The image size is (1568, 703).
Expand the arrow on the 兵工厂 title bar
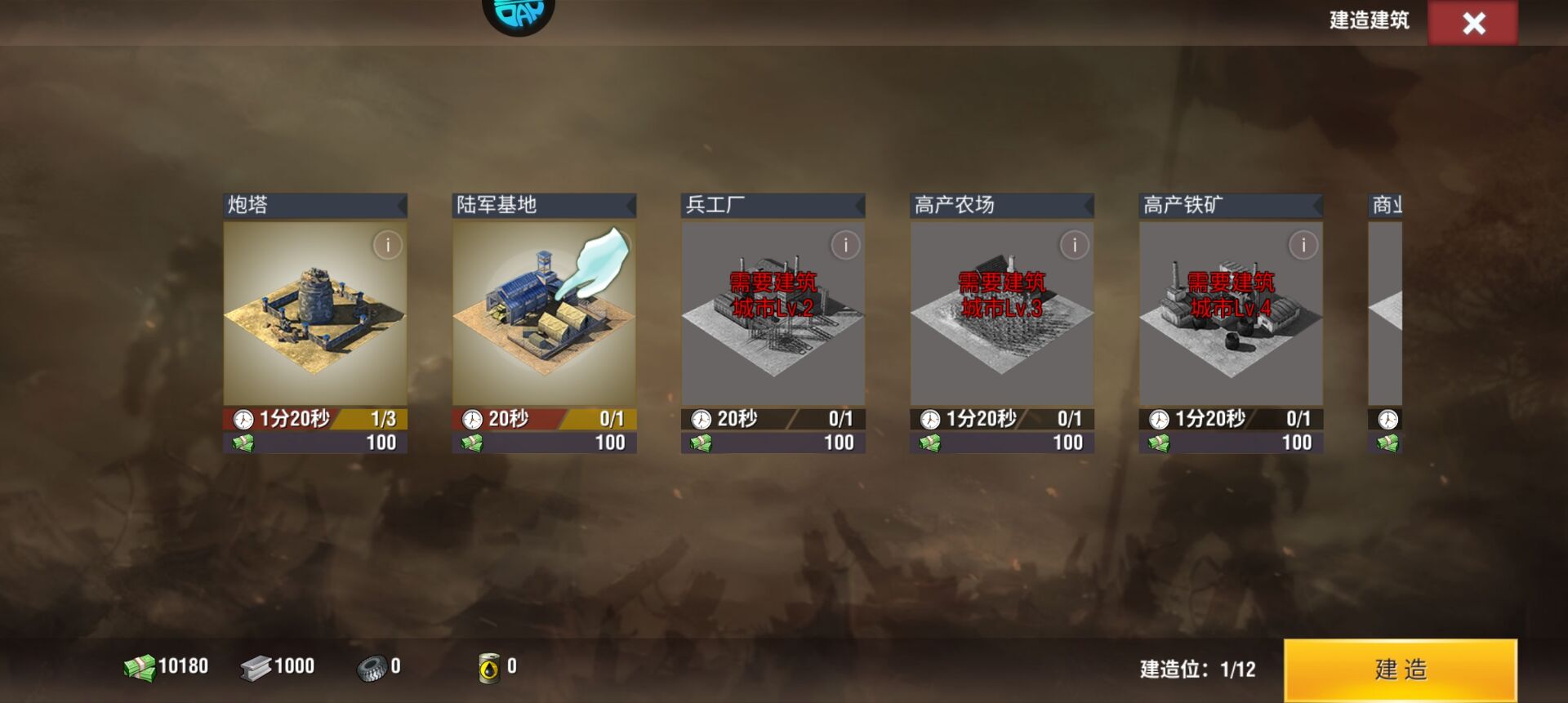(x=858, y=206)
